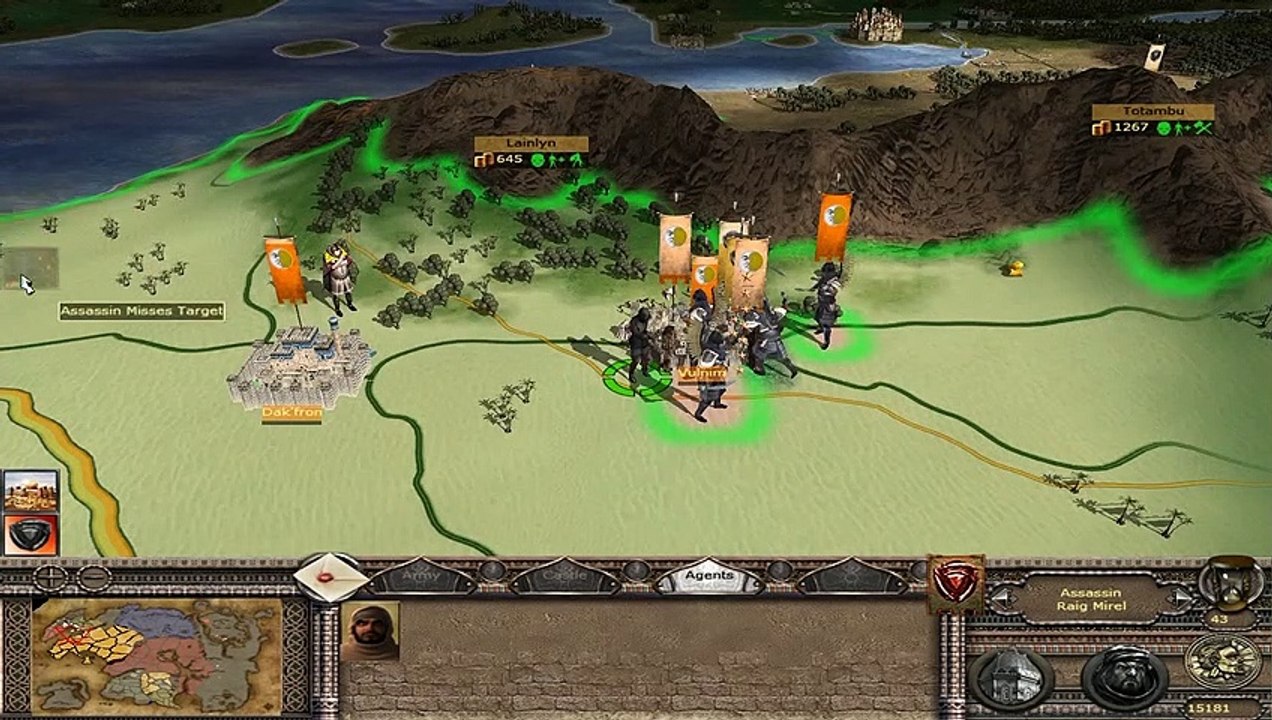Open the Army tab

pos(421,577)
